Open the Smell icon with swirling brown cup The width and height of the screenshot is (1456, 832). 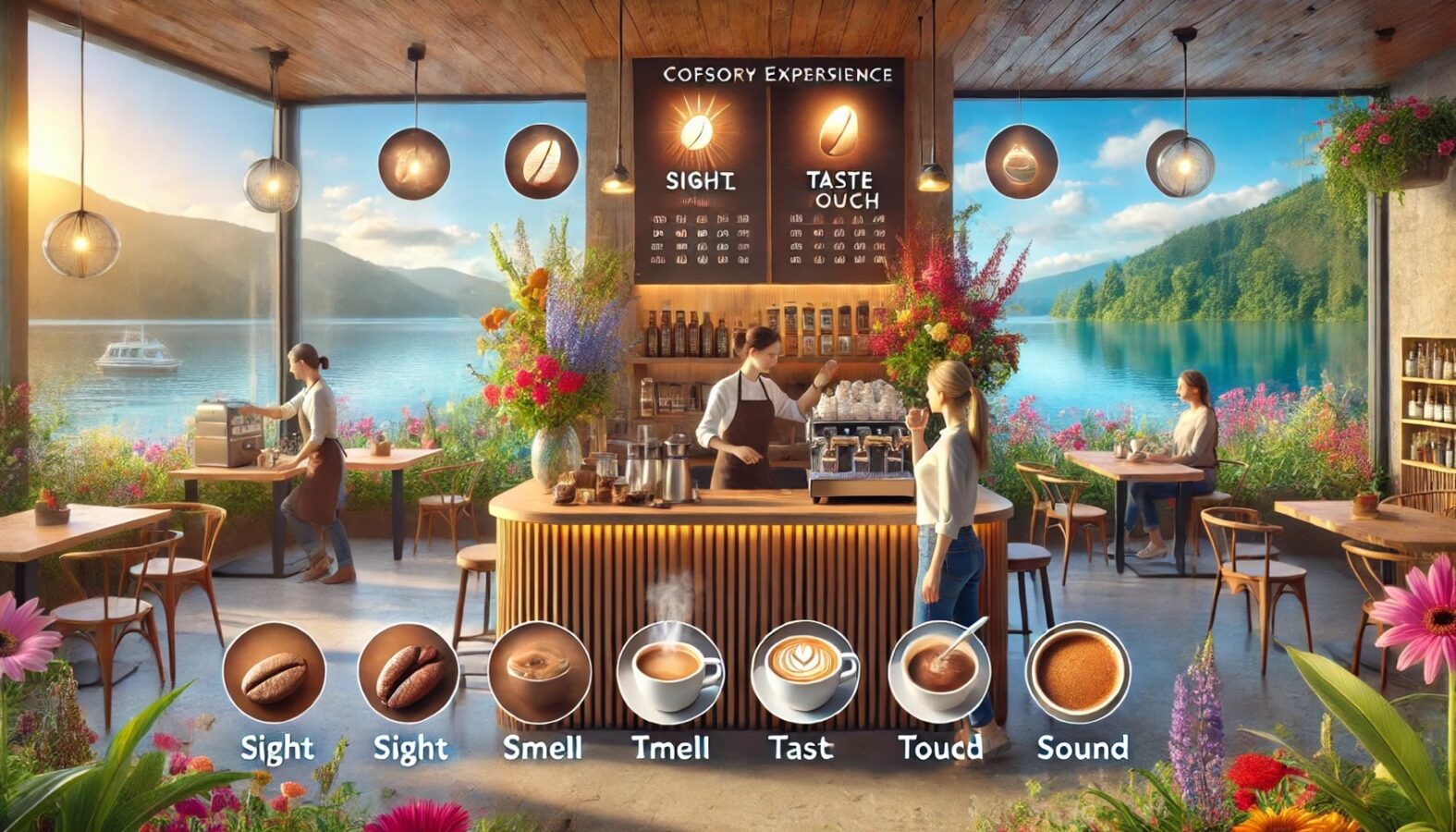[540, 671]
